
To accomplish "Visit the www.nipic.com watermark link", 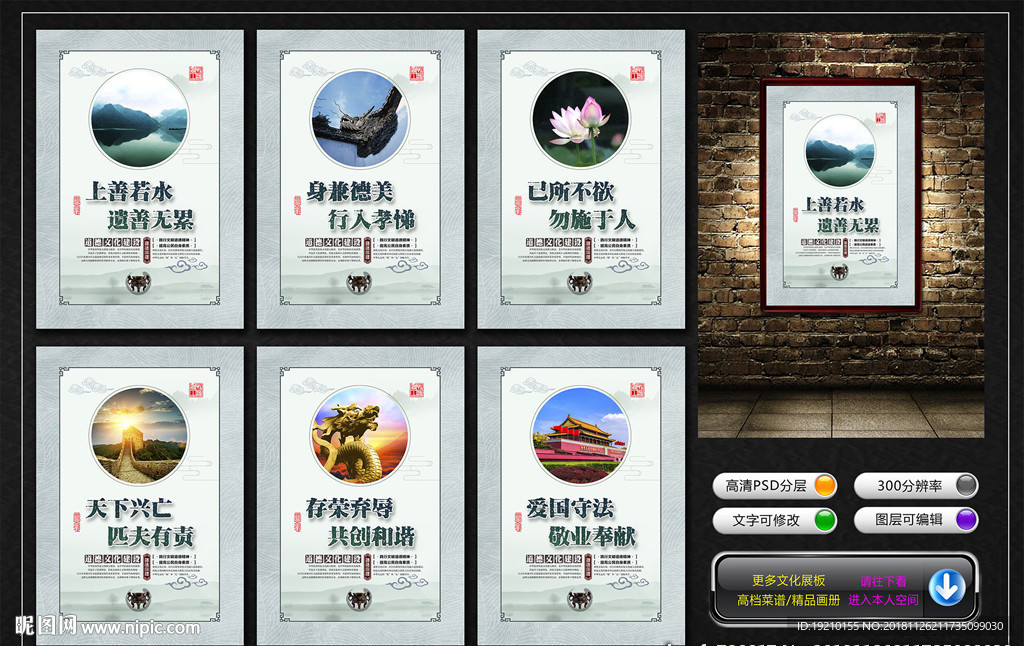I will coord(140,628).
